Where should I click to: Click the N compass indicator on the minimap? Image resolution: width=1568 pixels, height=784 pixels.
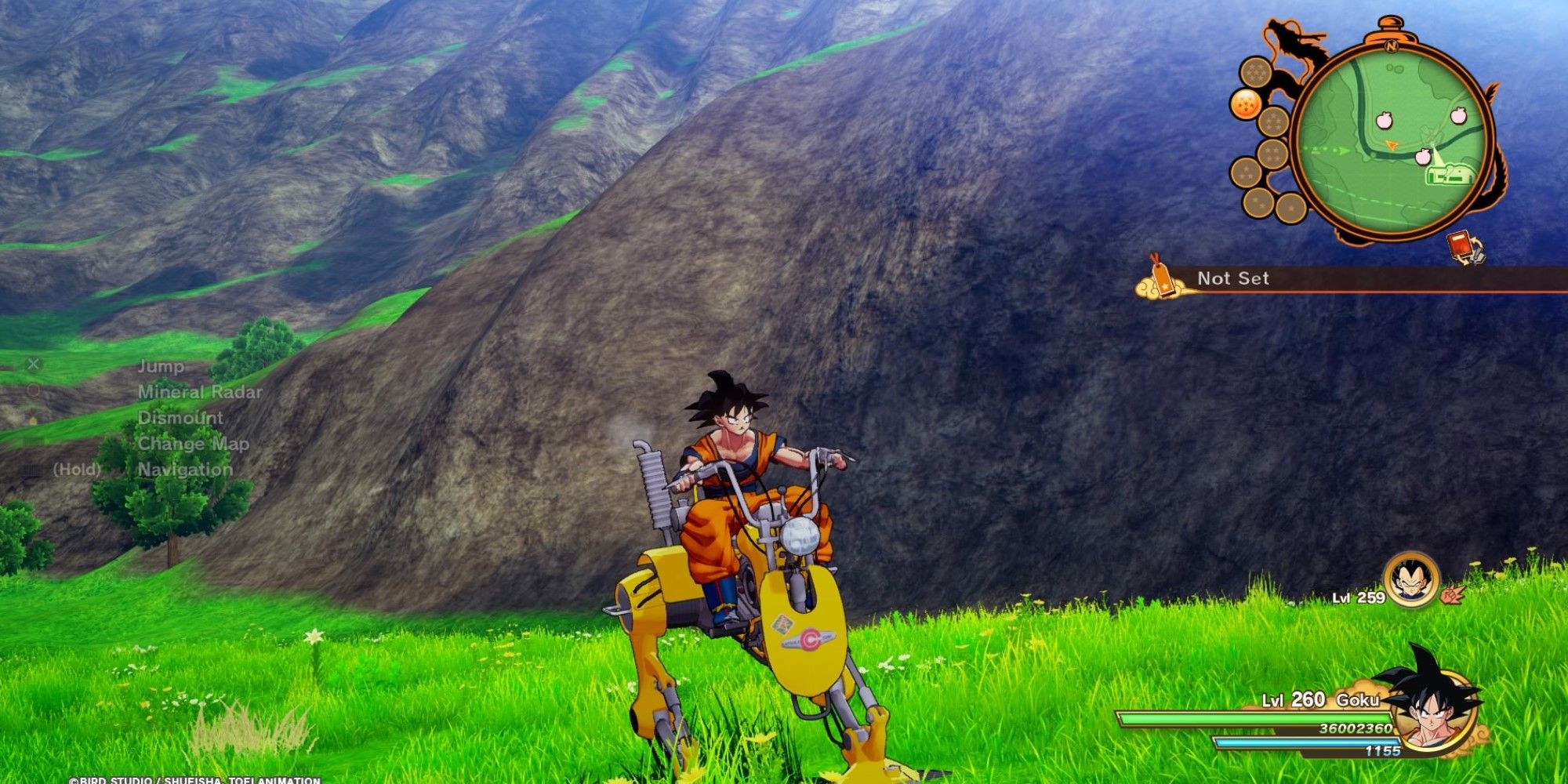click(x=1390, y=45)
